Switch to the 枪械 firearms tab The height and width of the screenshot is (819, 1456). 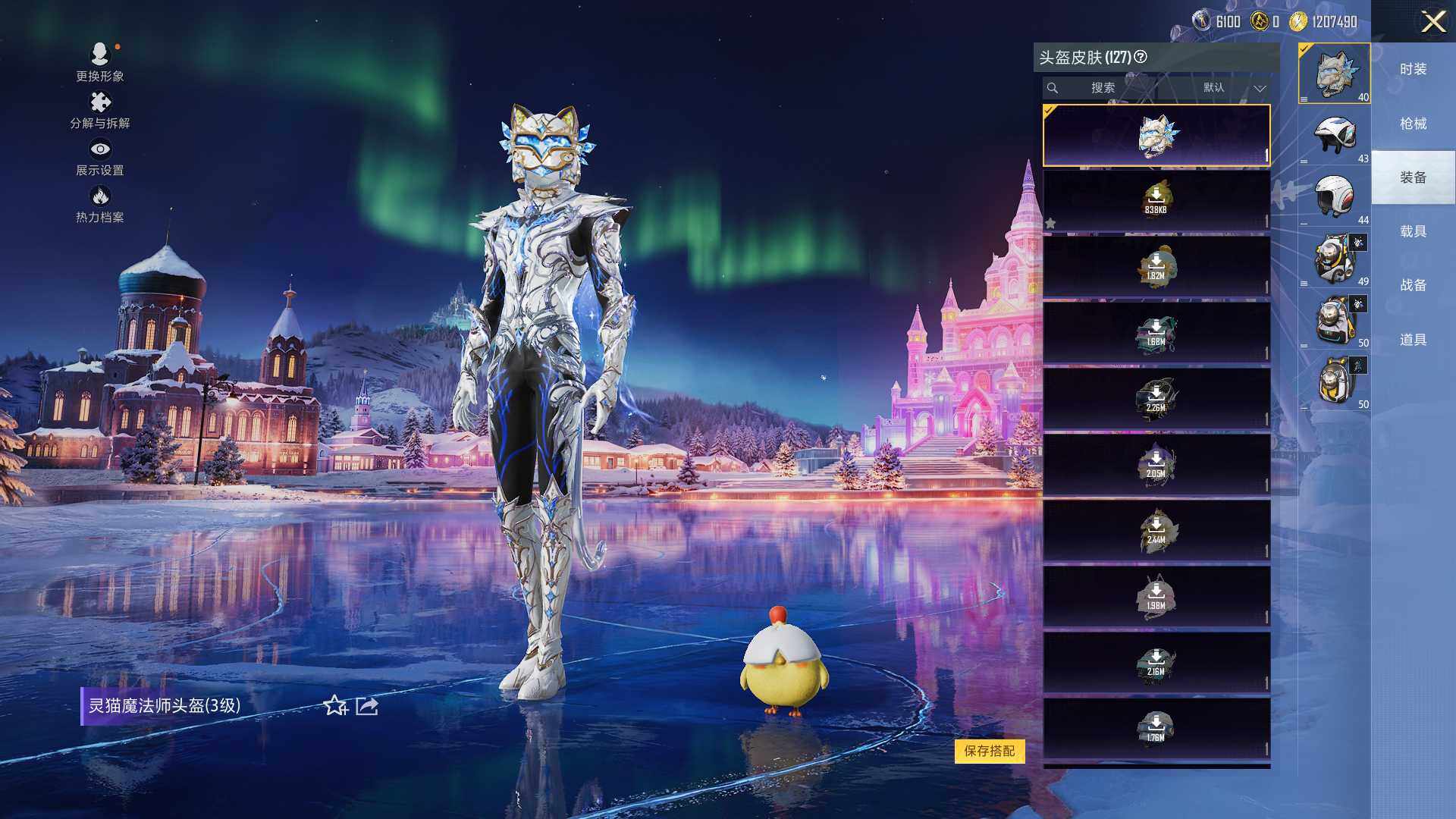tap(1413, 124)
